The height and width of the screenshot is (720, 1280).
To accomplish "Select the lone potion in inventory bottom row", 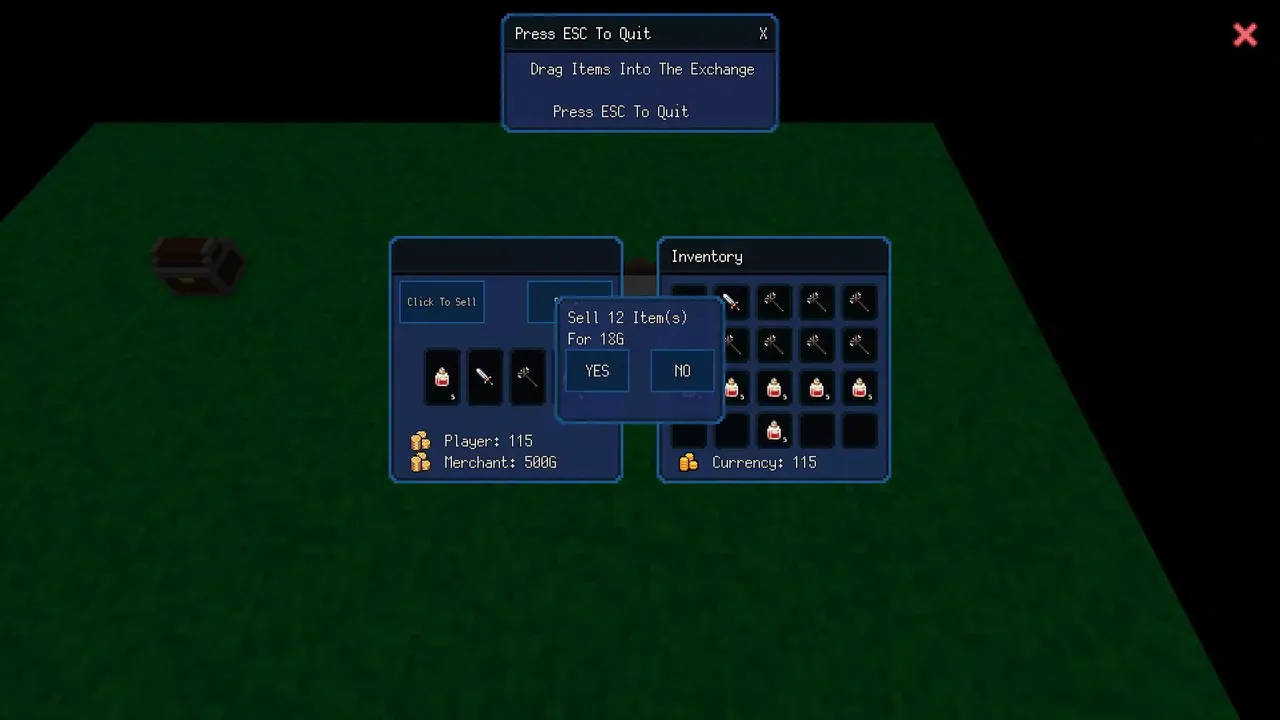I will [774, 430].
